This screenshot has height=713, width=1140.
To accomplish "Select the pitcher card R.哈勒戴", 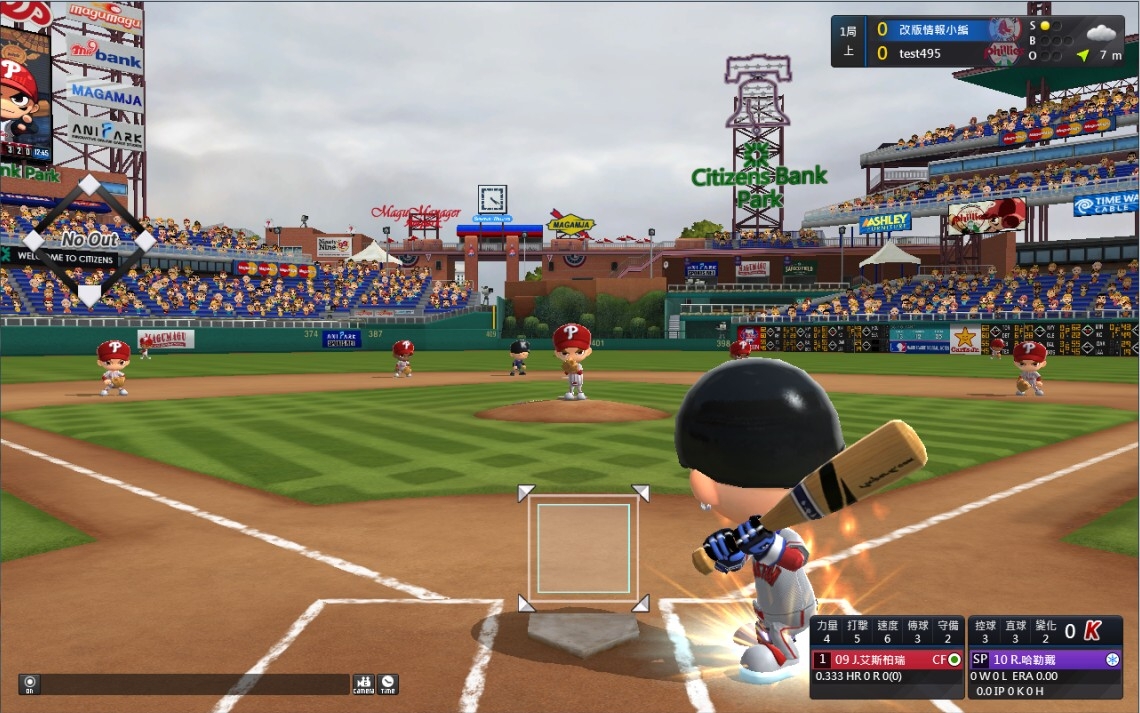I will (1045, 660).
